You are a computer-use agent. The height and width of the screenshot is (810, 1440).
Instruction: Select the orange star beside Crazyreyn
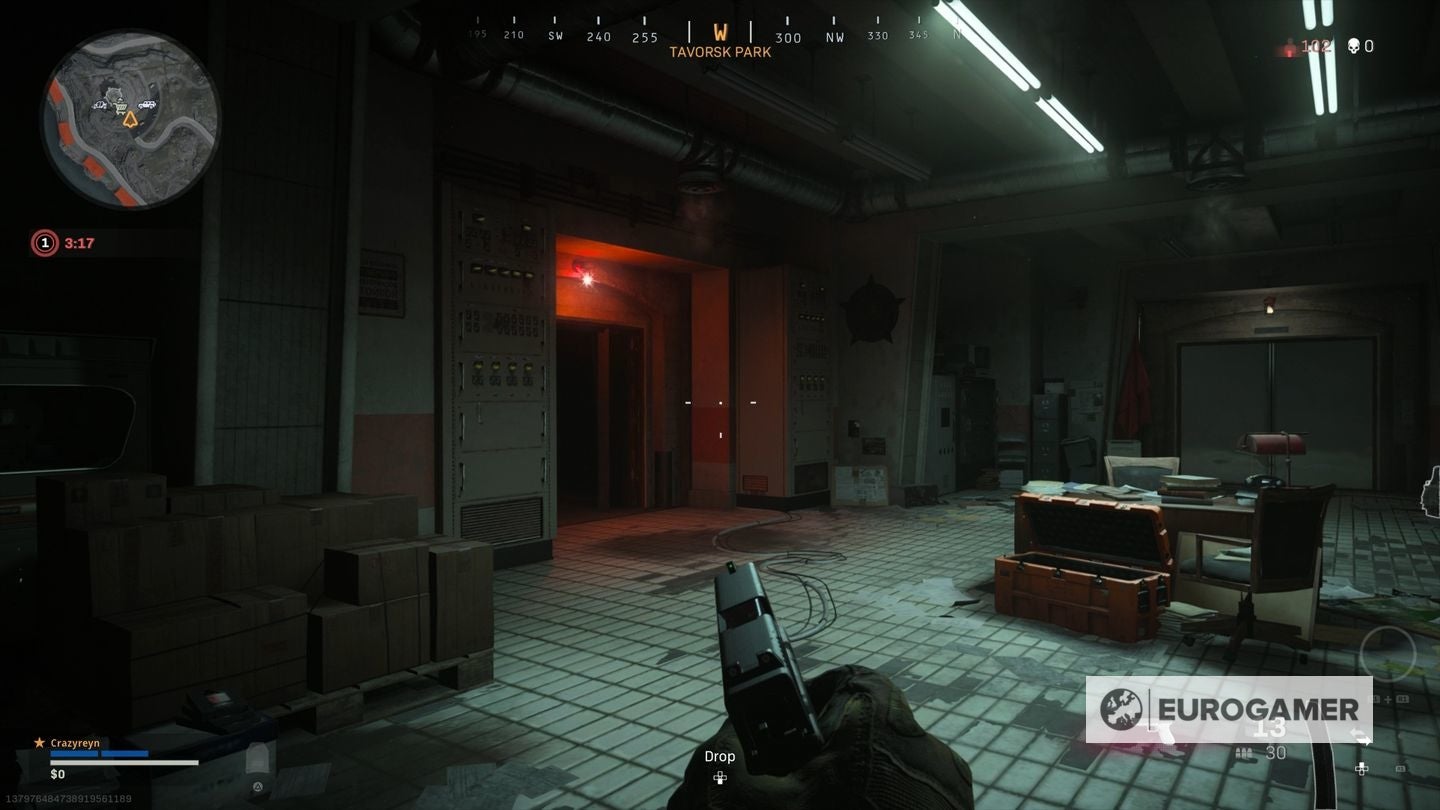(39, 742)
